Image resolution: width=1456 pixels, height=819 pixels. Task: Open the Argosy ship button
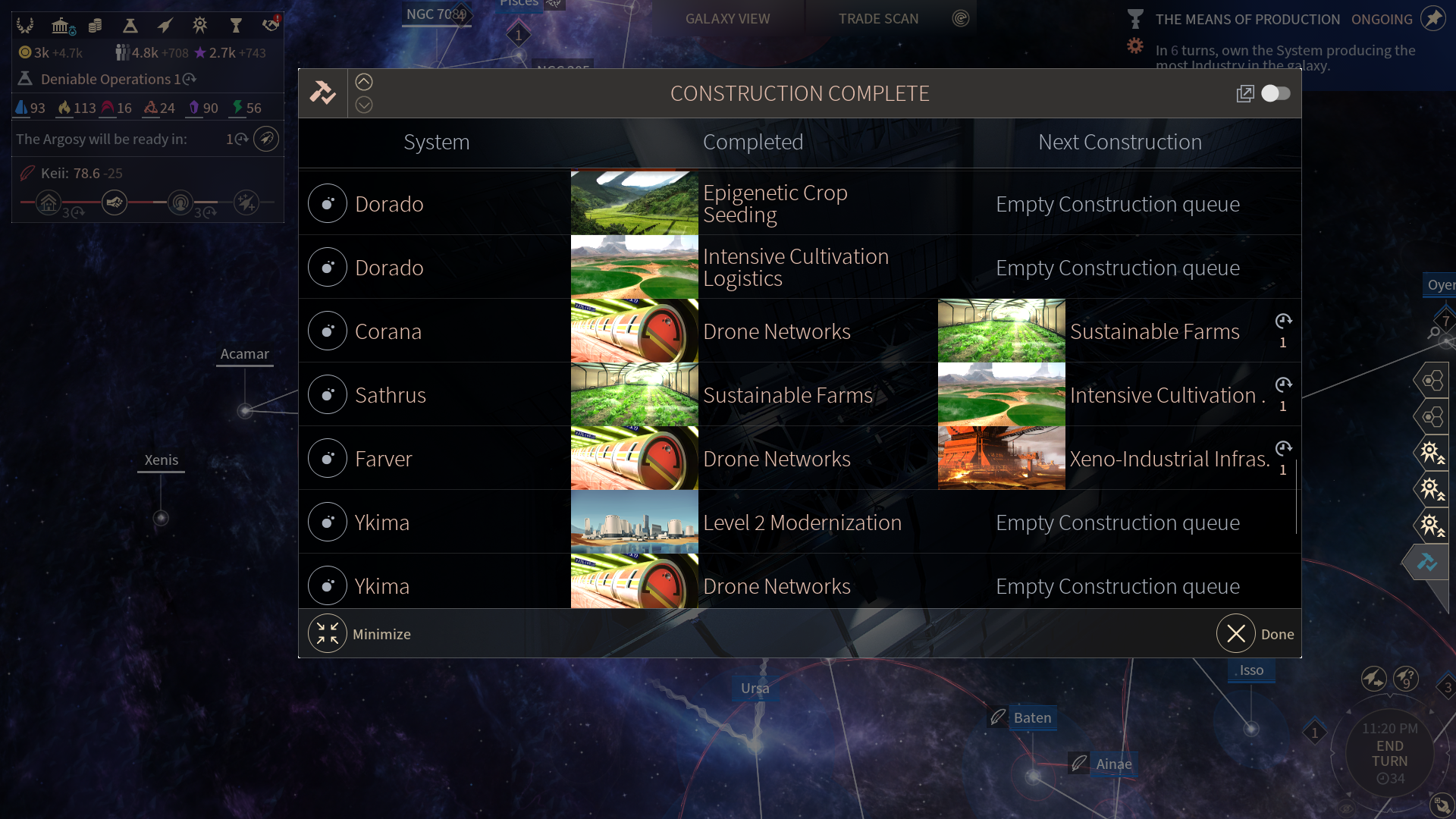tap(266, 139)
